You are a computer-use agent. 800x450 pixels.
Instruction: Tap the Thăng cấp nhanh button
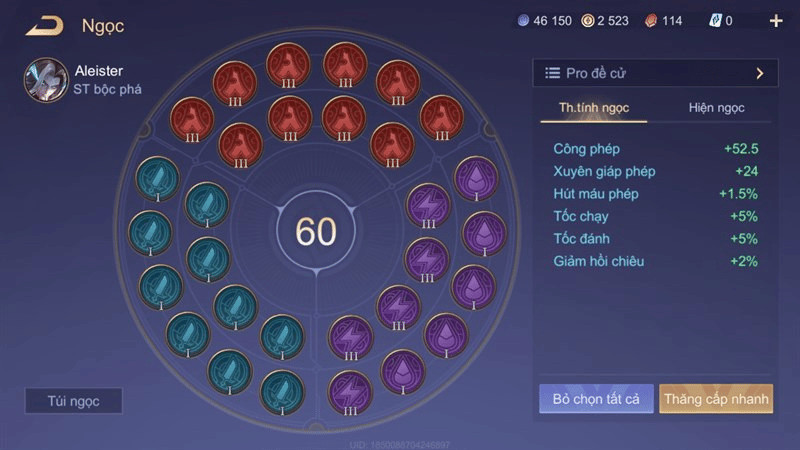[x=716, y=399]
